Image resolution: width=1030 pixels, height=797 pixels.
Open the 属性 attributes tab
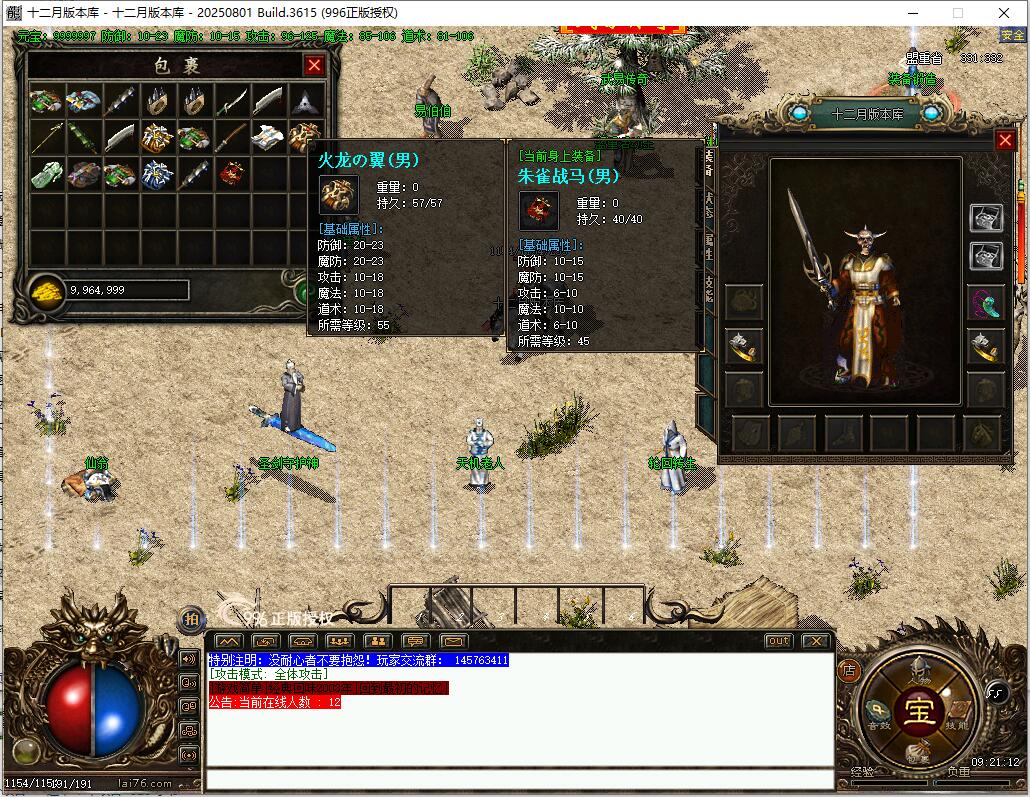click(x=709, y=247)
